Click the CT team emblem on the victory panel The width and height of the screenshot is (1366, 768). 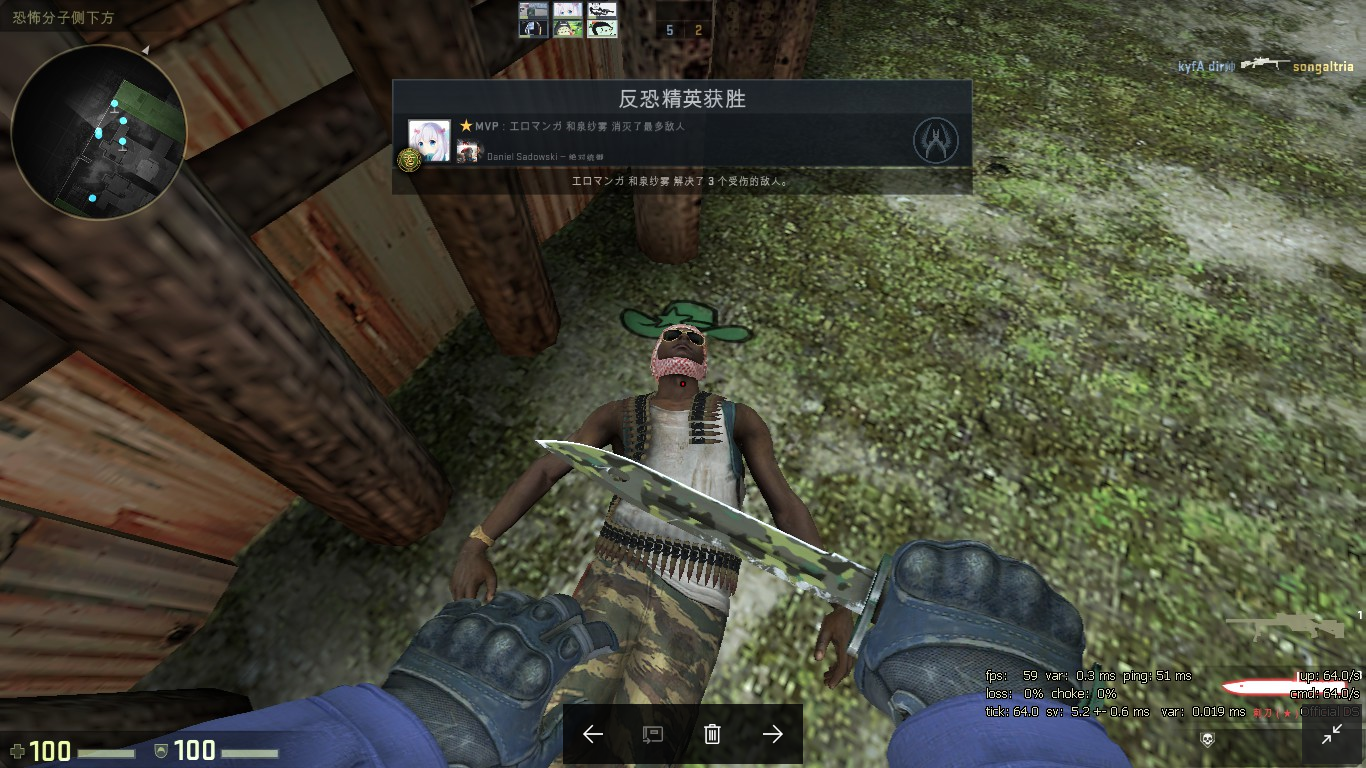point(936,142)
